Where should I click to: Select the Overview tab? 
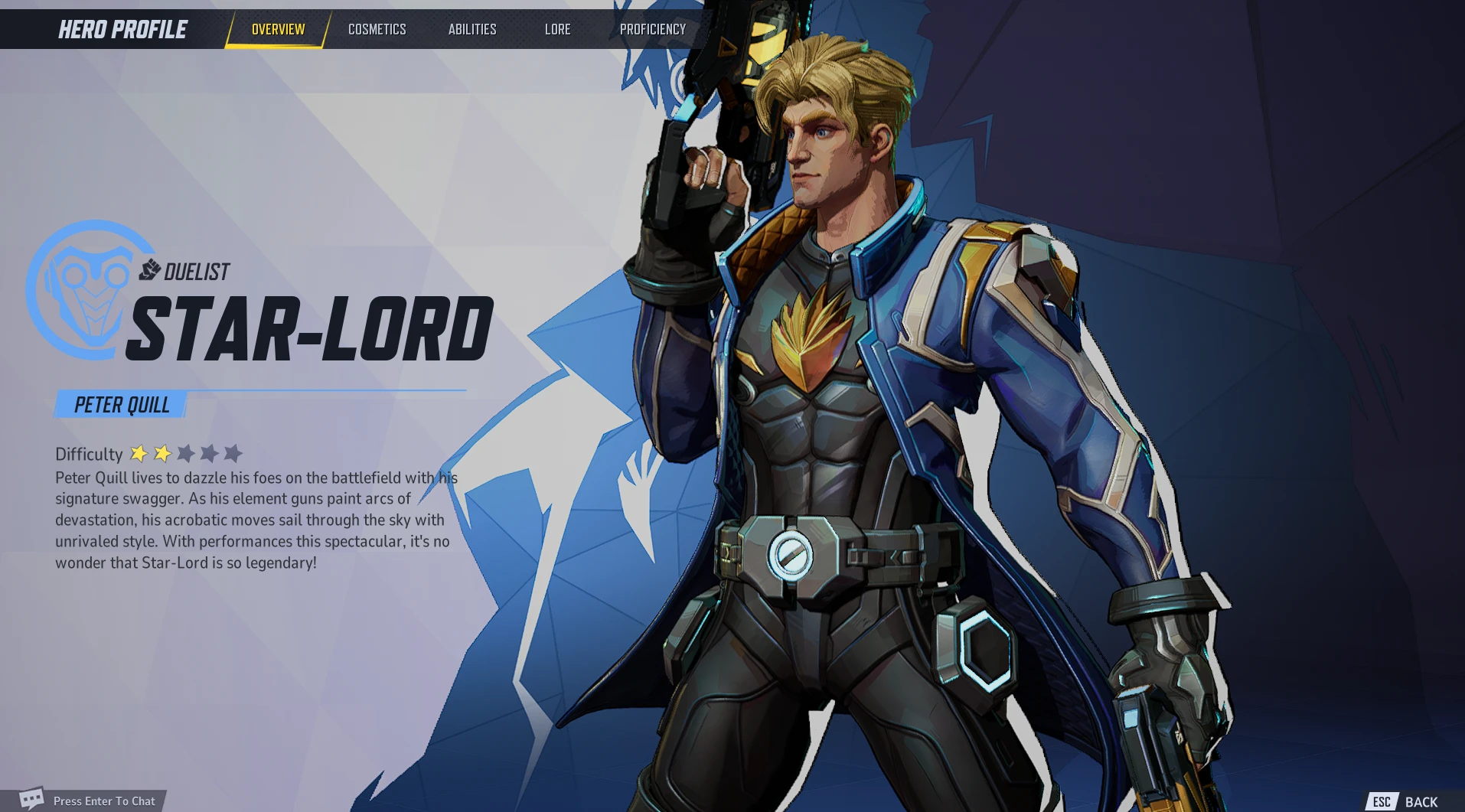tap(278, 30)
